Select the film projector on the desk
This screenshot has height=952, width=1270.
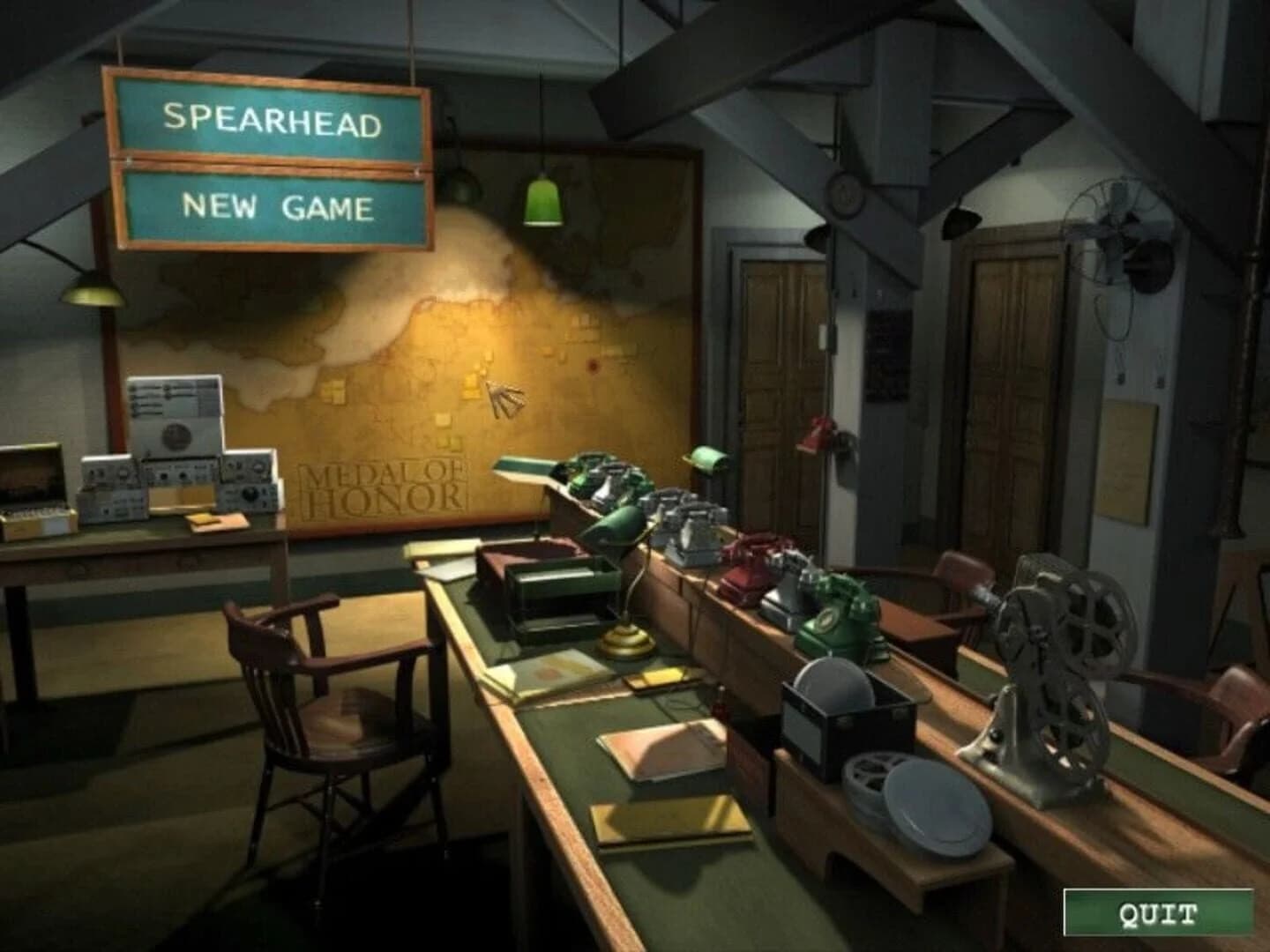(1050, 670)
